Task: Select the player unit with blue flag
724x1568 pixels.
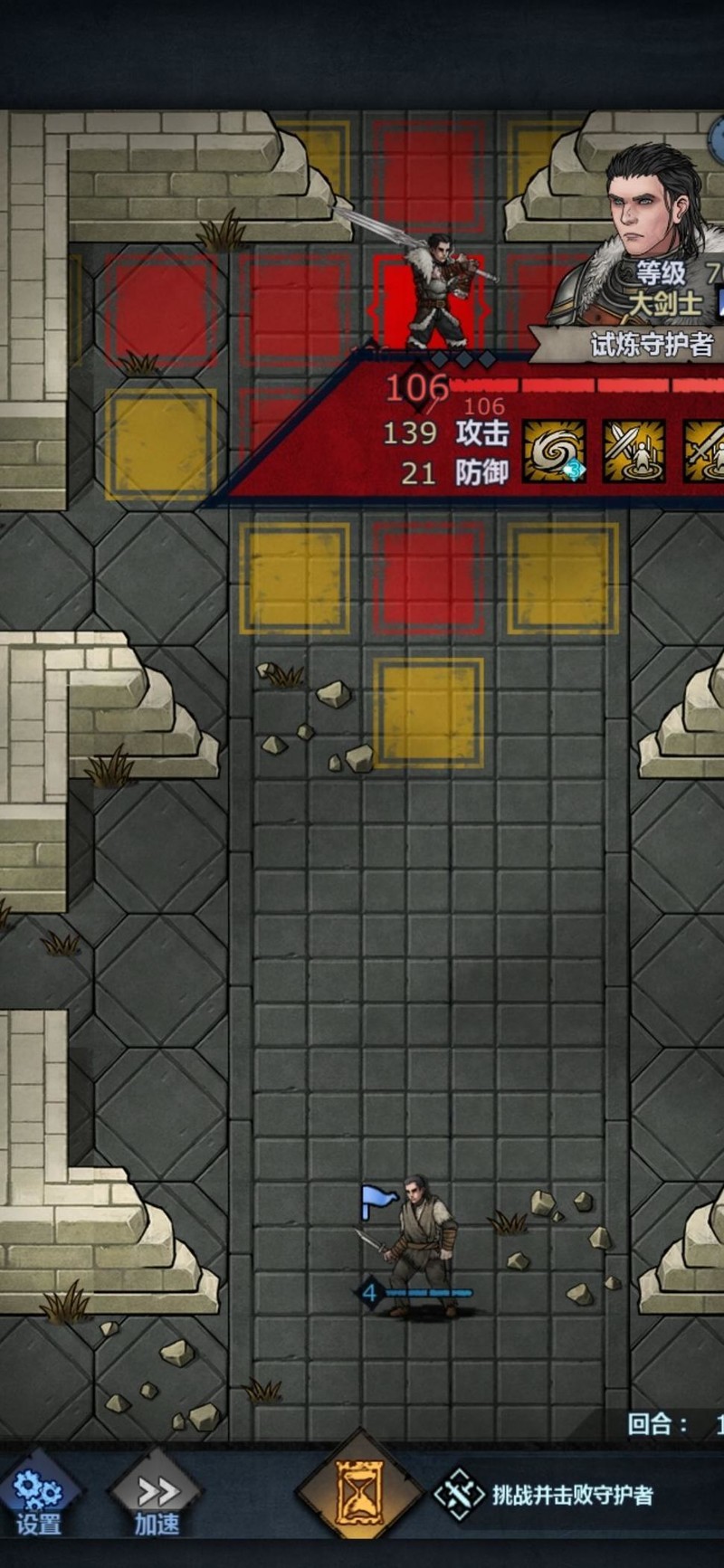Action: click(418, 1244)
